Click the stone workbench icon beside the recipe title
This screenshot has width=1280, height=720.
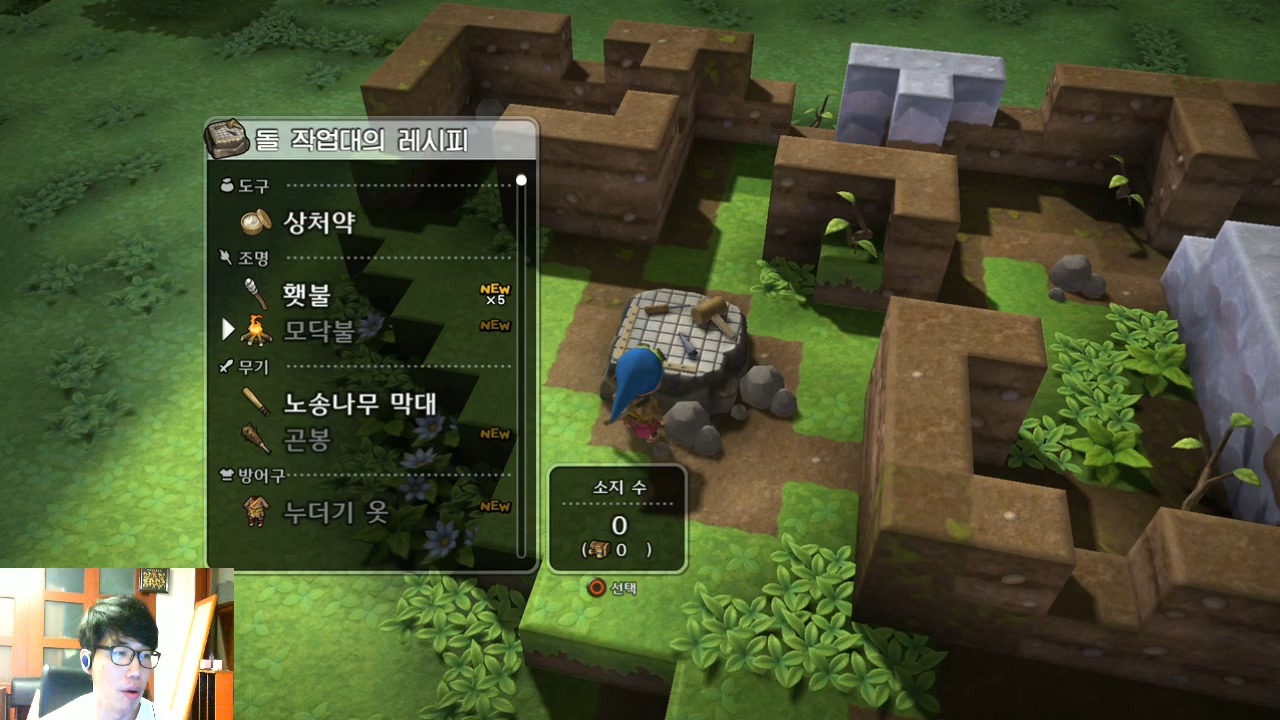tap(228, 139)
